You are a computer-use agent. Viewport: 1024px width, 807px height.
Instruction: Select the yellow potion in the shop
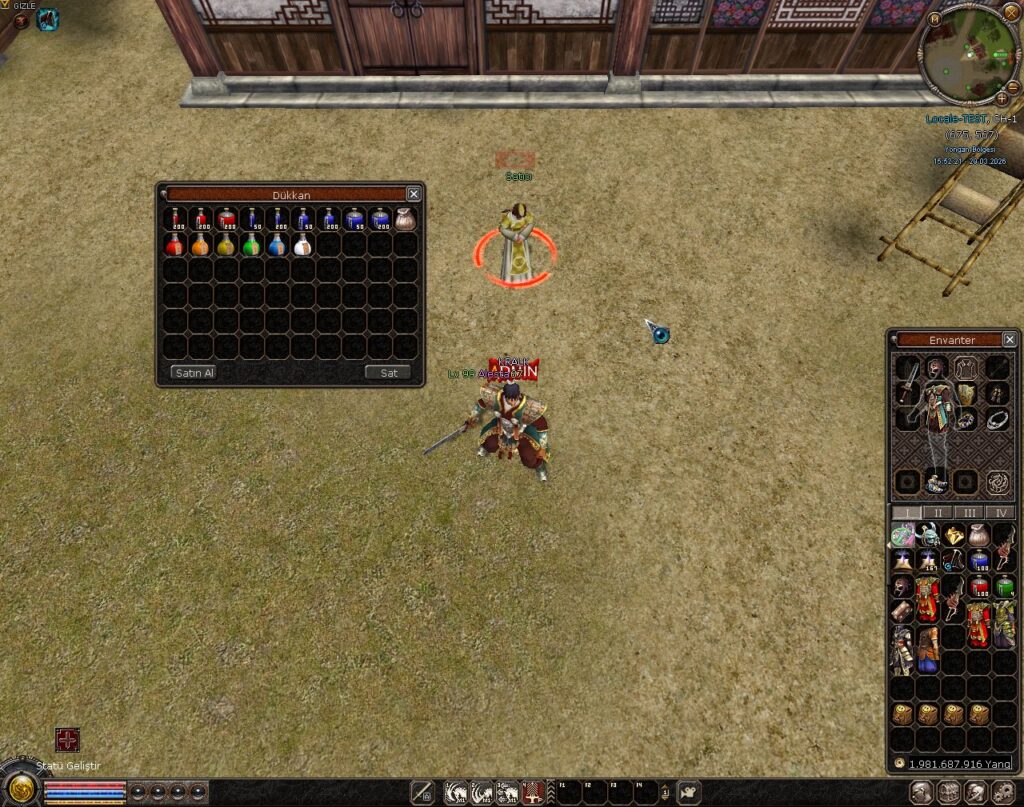tap(226, 245)
